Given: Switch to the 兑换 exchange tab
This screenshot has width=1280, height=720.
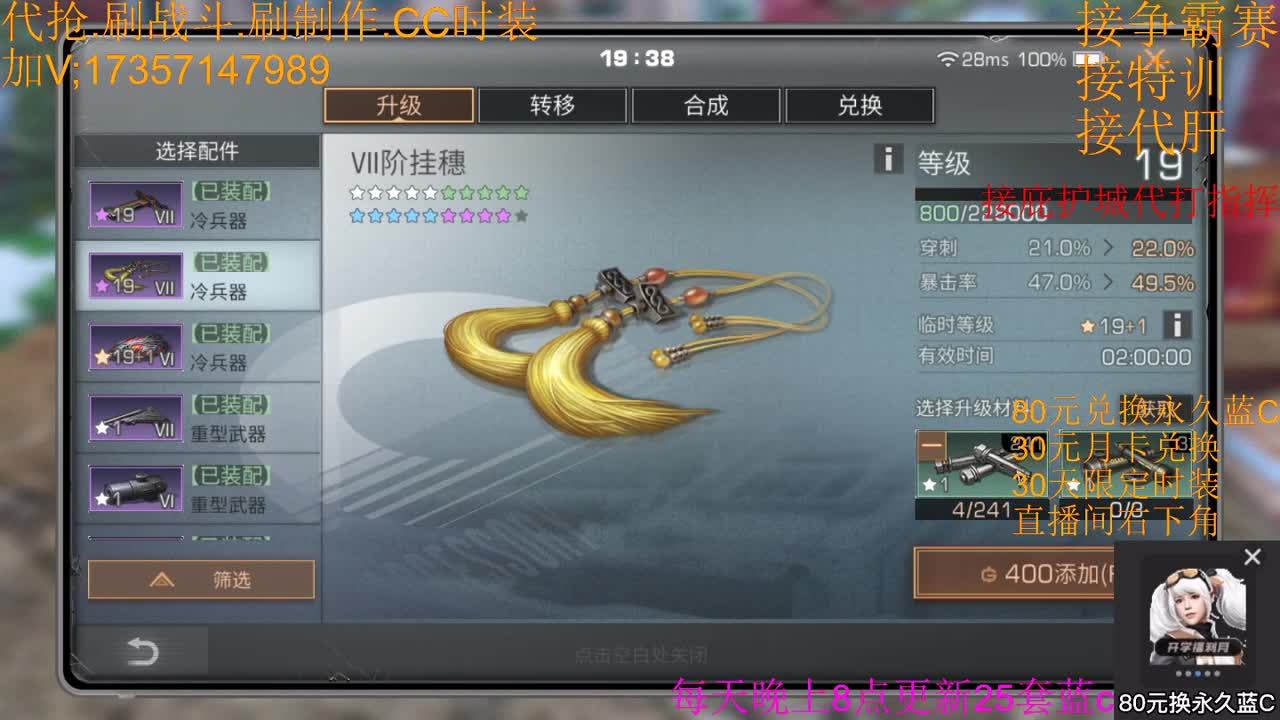Looking at the screenshot, I should [x=859, y=105].
